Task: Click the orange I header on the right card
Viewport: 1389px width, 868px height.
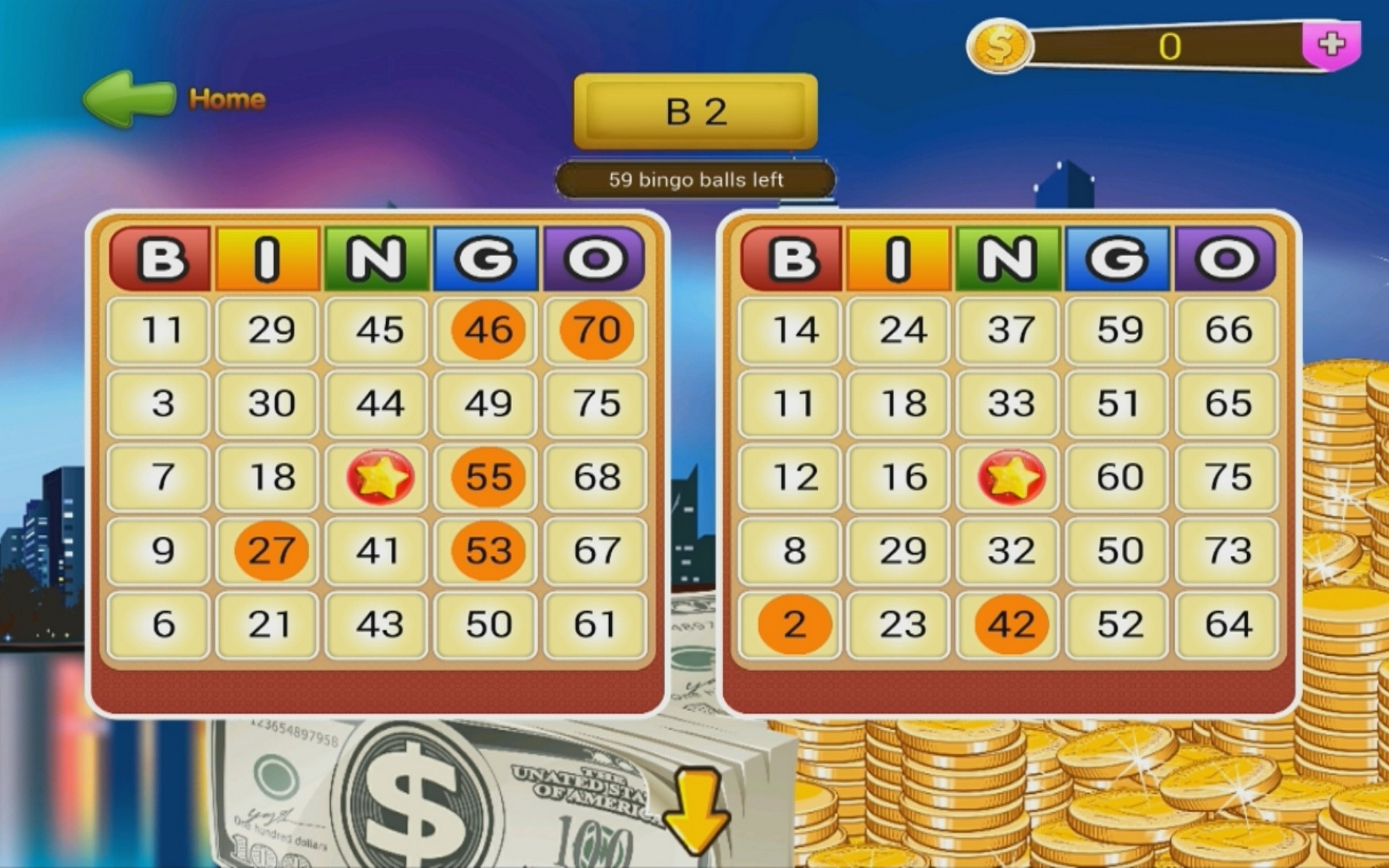Action: click(x=899, y=258)
